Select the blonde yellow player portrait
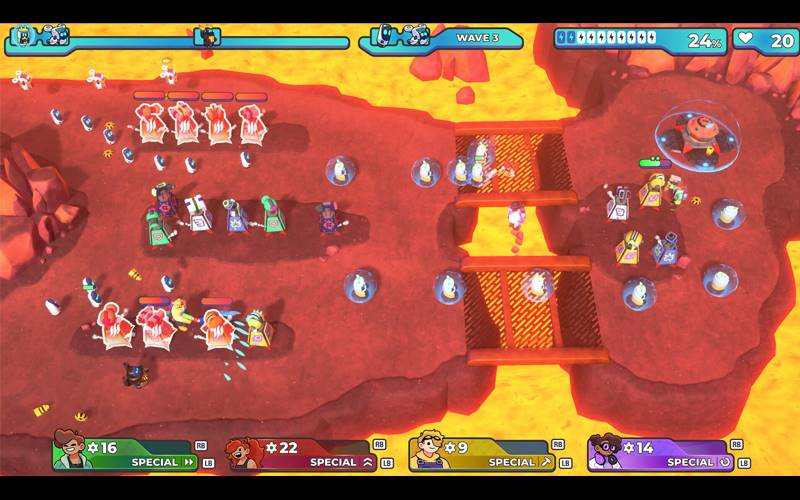This screenshot has width=800, height=500. coord(427,453)
